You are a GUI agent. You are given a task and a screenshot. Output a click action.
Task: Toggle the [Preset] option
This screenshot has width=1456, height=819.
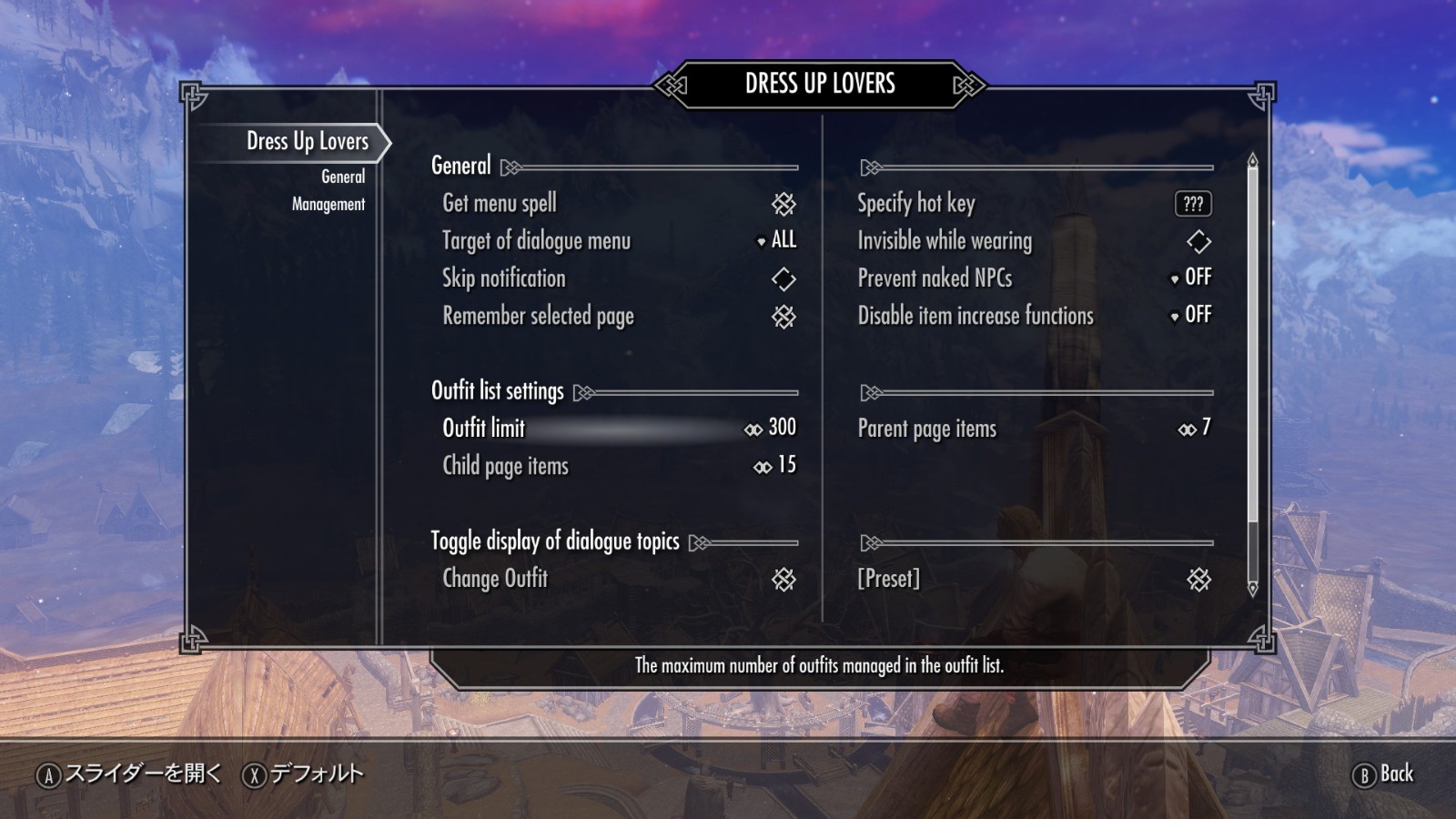[x=1198, y=579]
